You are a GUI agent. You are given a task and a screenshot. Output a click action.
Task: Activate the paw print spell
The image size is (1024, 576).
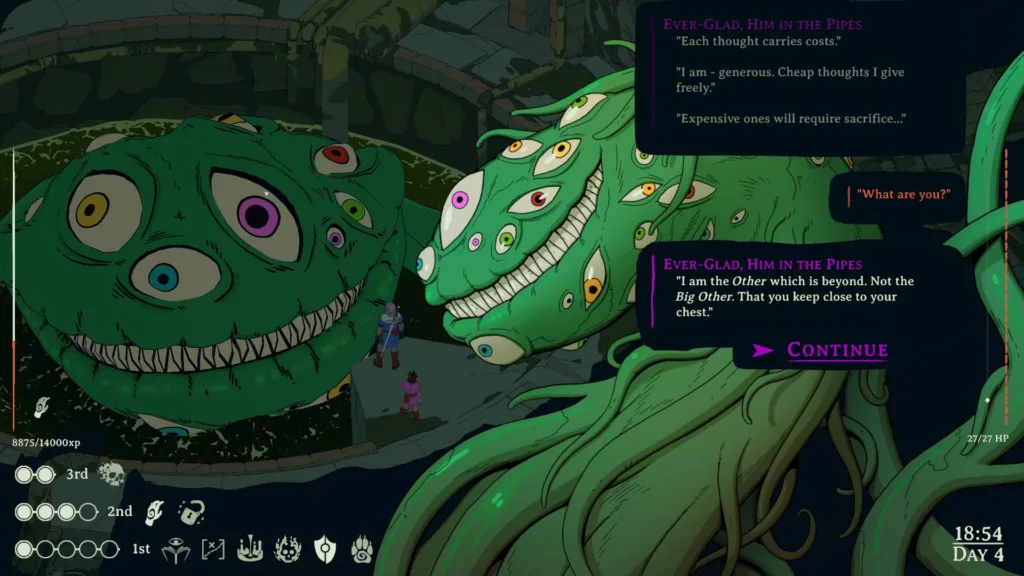coord(362,549)
